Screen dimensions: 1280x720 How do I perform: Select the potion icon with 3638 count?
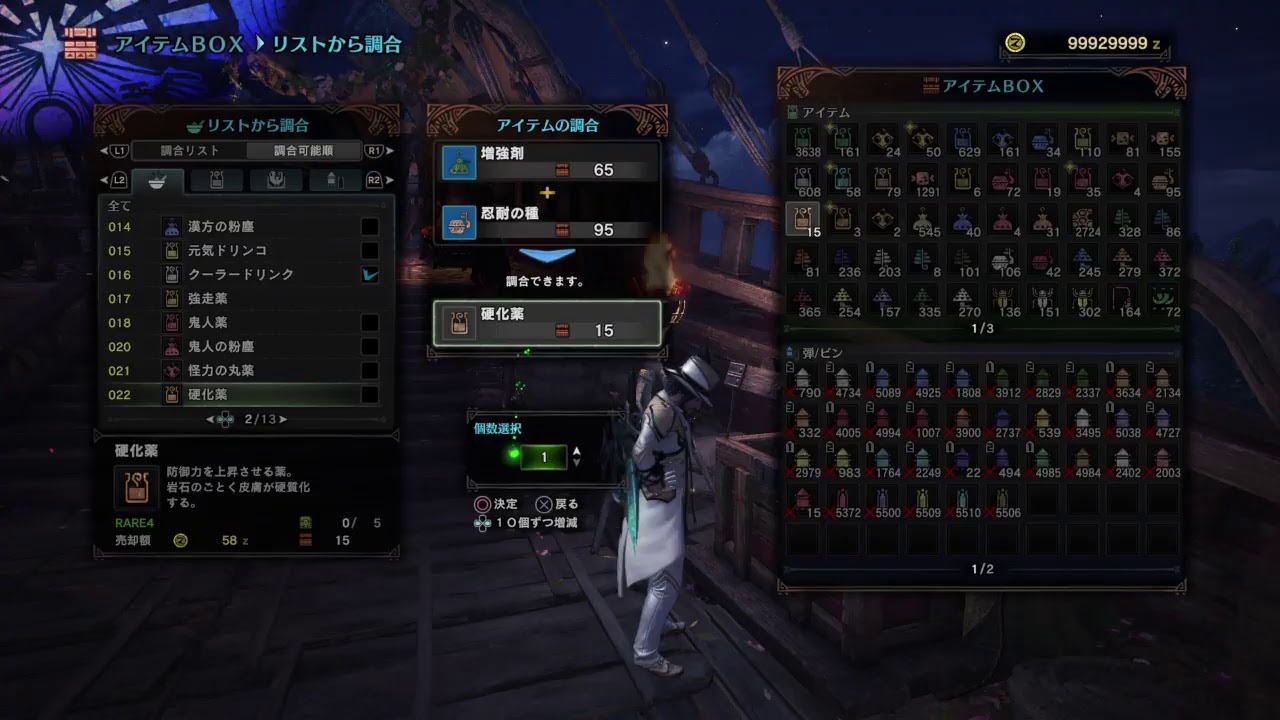click(806, 140)
